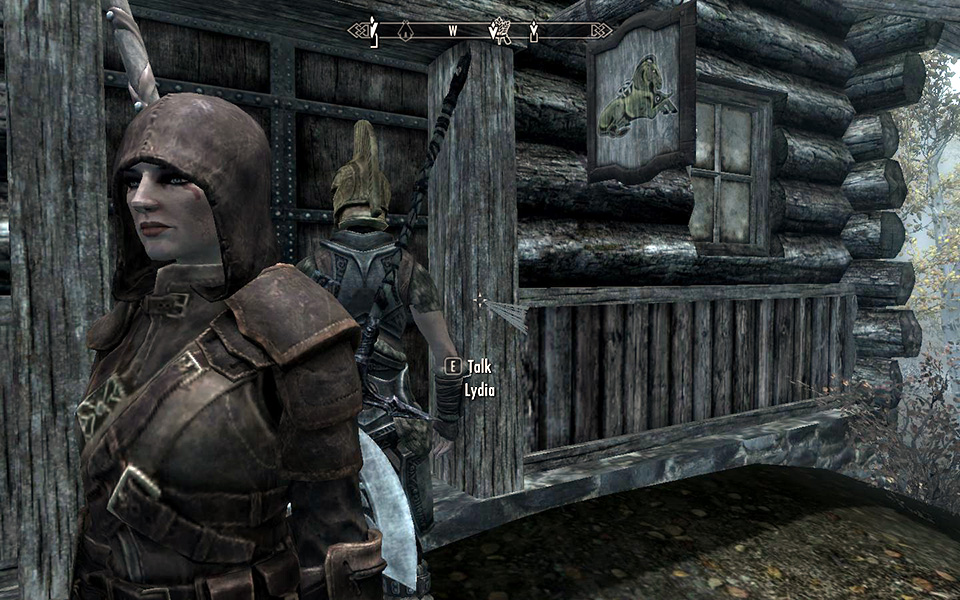Click the W west indicator on the compass
Image resolution: width=960 pixels, height=600 pixels.
point(453,31)
